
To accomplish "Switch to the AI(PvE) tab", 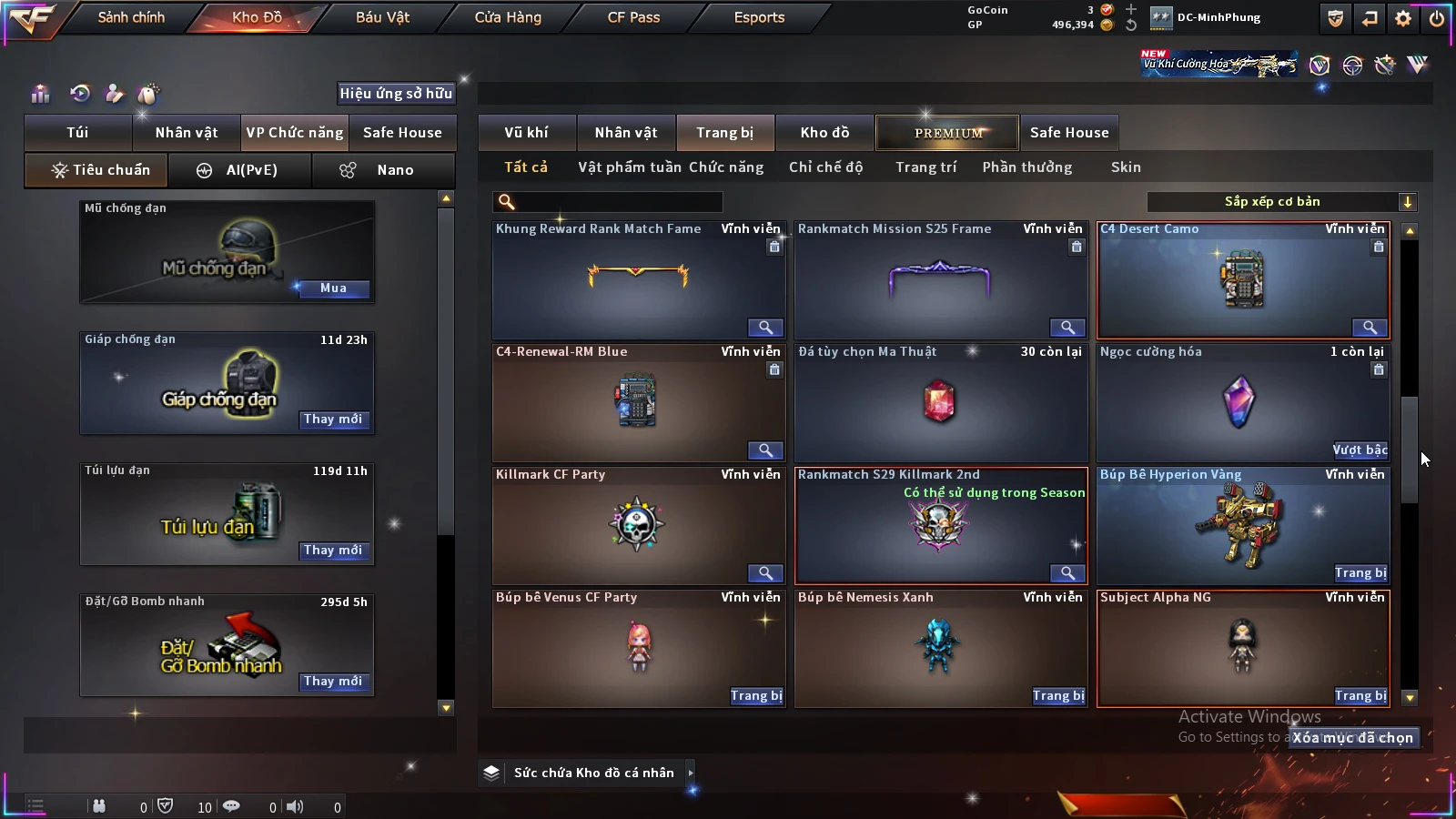I will [239, 170].
